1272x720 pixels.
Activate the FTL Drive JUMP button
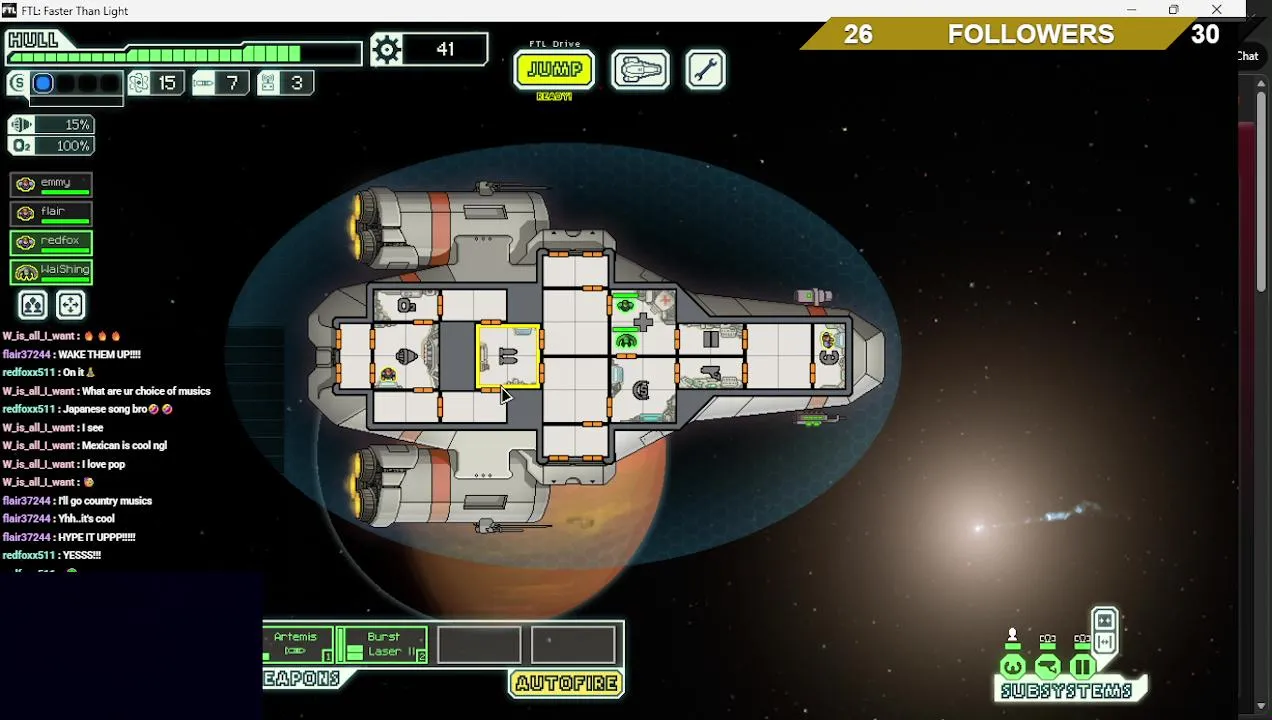click(x=554, y=70)
